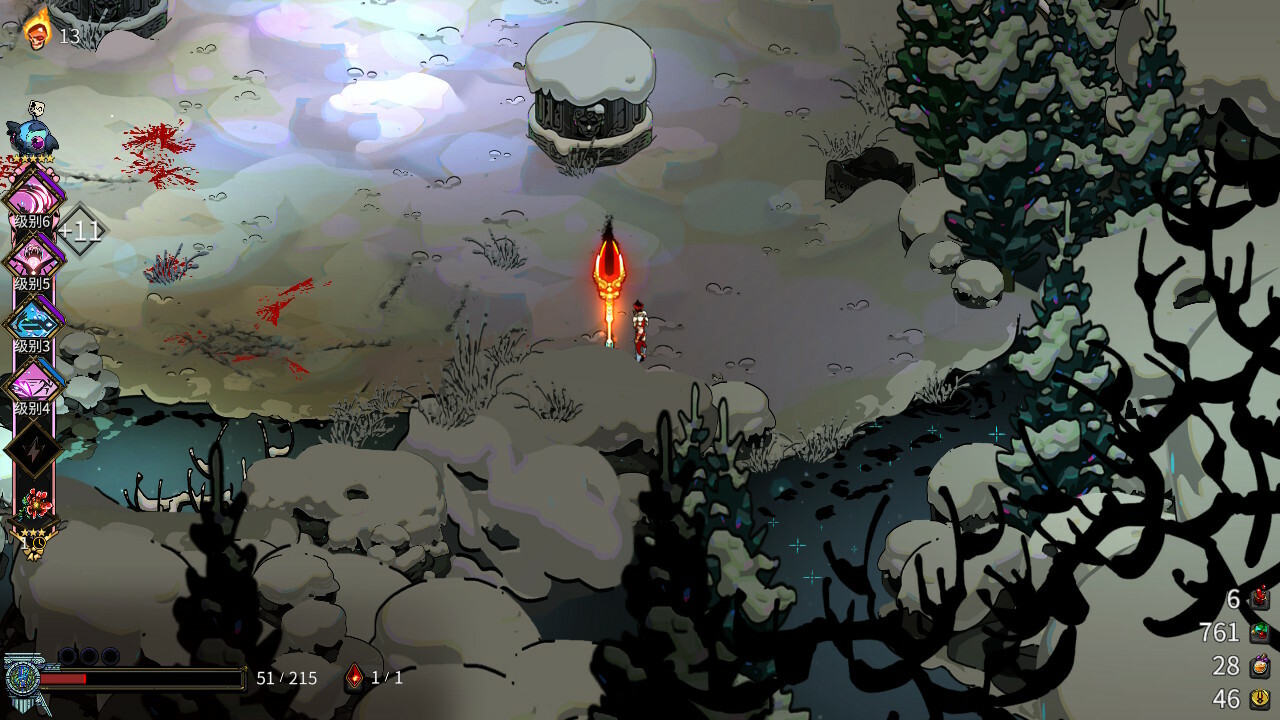
Task: Click the red chthonic key resource icon
Action: click(1260, 599)
